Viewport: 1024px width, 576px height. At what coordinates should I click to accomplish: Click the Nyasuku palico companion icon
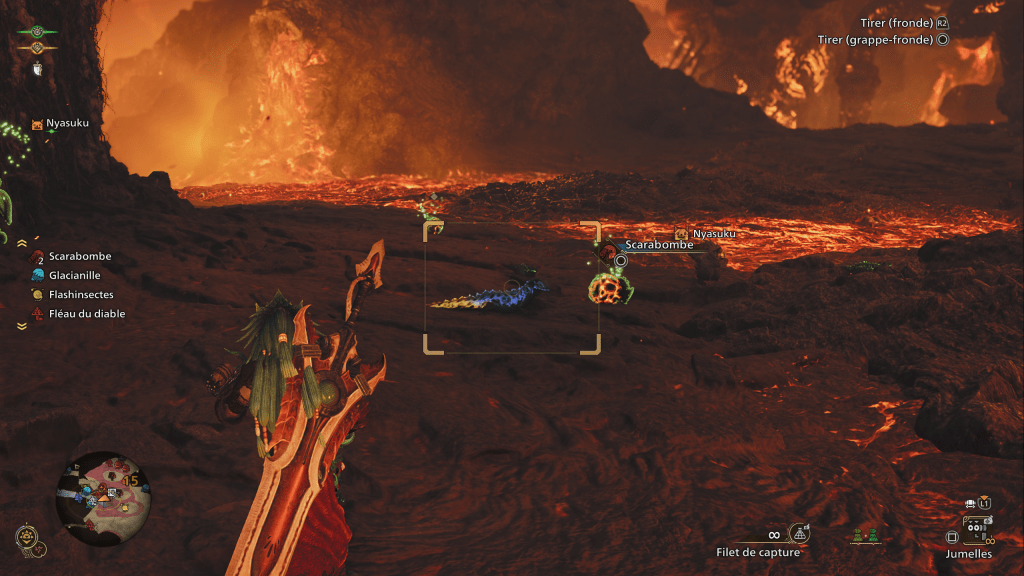(x=38, y=124)
